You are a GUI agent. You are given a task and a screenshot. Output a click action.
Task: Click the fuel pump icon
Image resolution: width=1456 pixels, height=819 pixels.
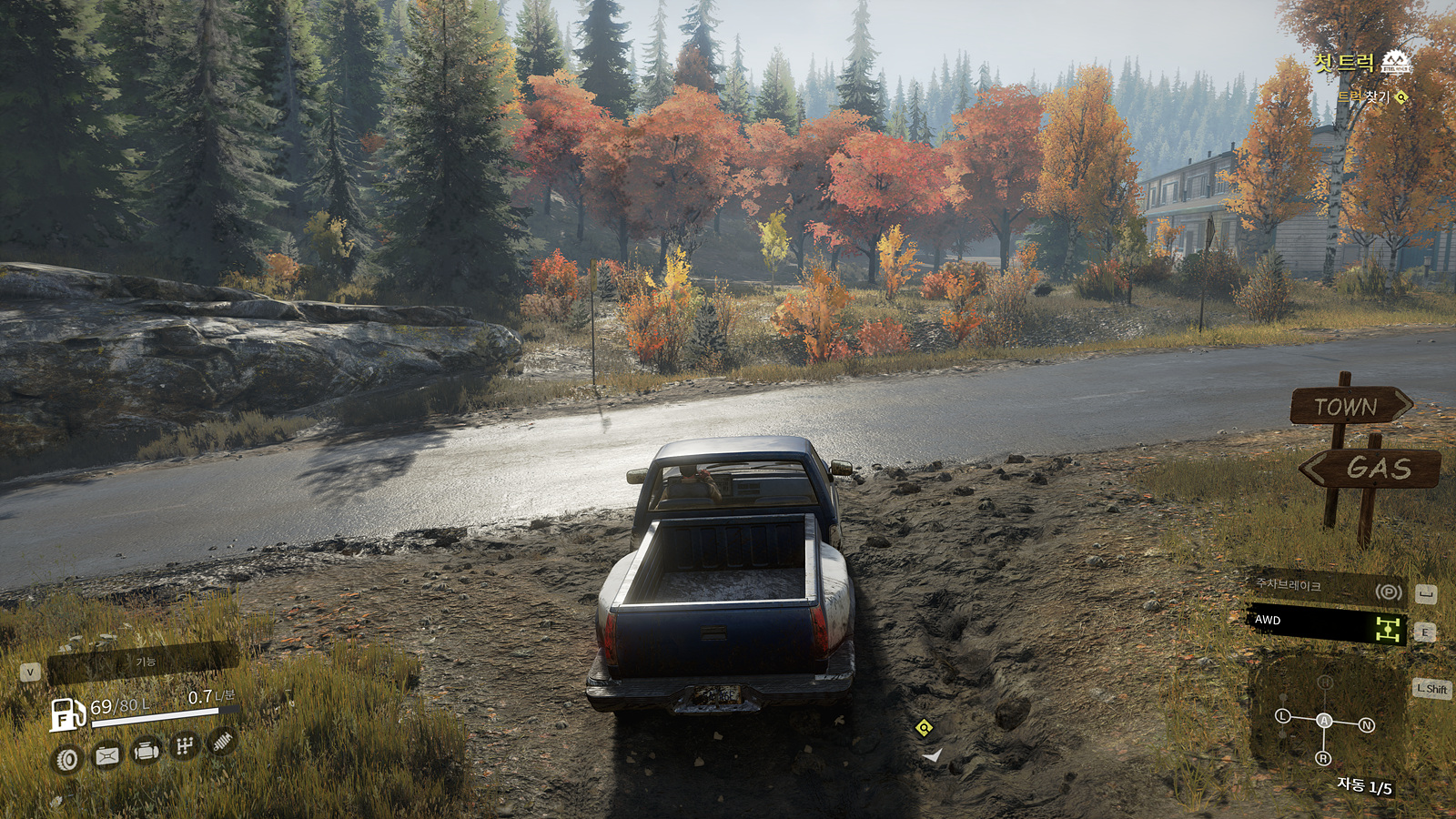tap(67, 714)
